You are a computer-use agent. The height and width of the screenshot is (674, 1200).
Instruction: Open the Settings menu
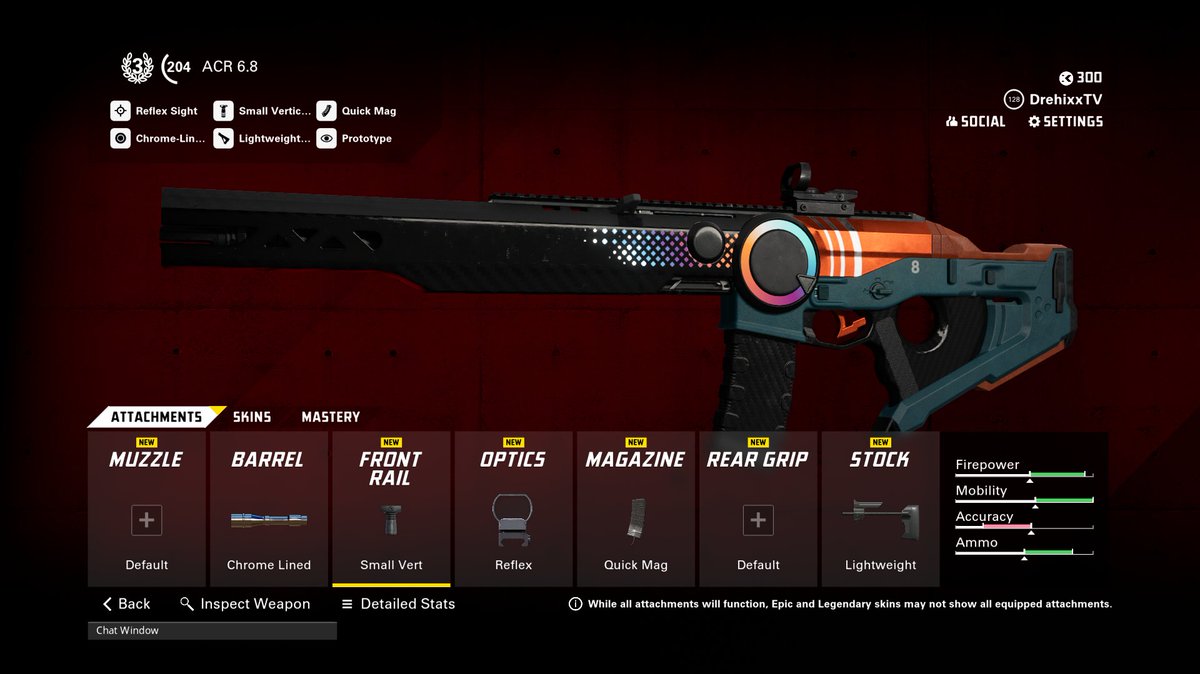[1065, 121]
